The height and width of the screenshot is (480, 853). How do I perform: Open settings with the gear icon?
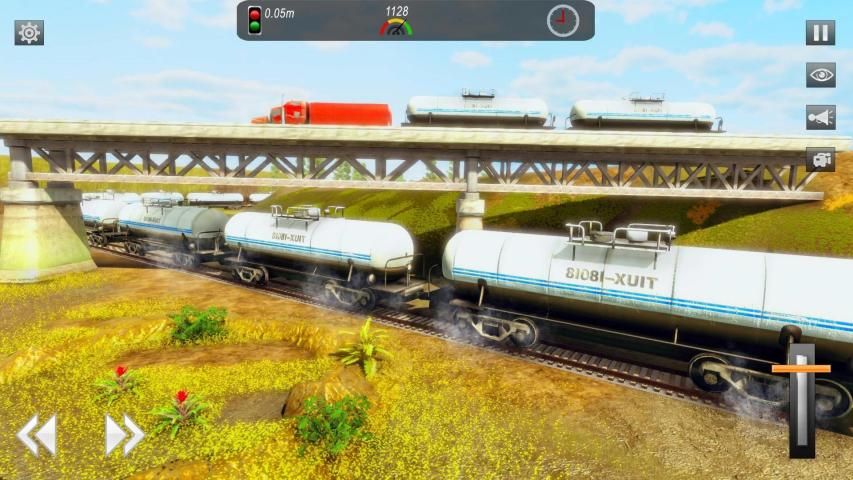[29, 33]
